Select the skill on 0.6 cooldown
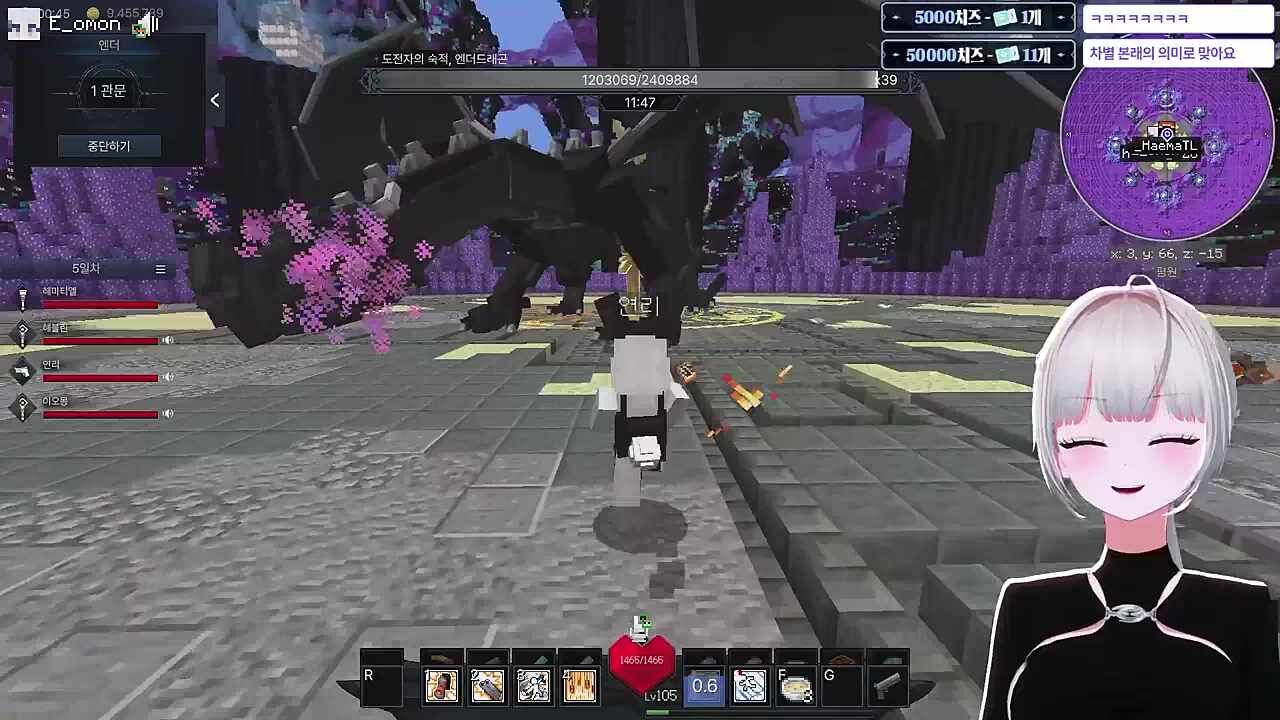 click(x=704, y=686)
